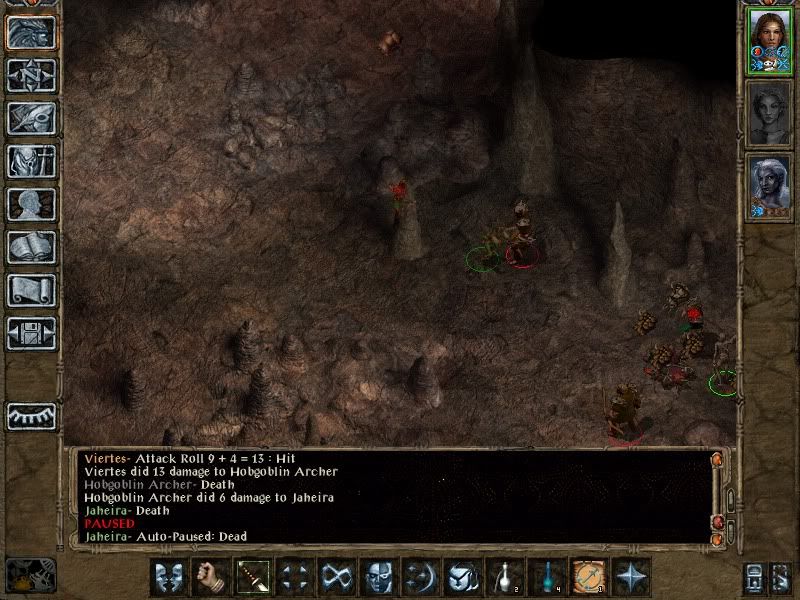Open the character record head icon
The height and width of the screenshot is (600, 800).
pyautogui.click(x=31, y=204)
